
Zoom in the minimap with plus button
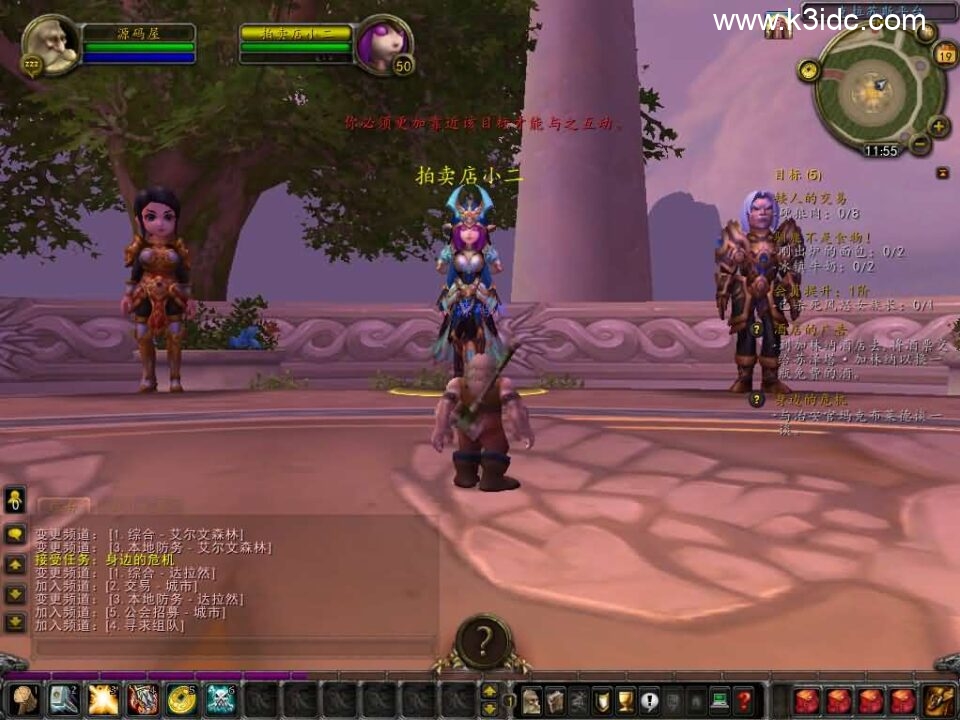pos(938,127)
